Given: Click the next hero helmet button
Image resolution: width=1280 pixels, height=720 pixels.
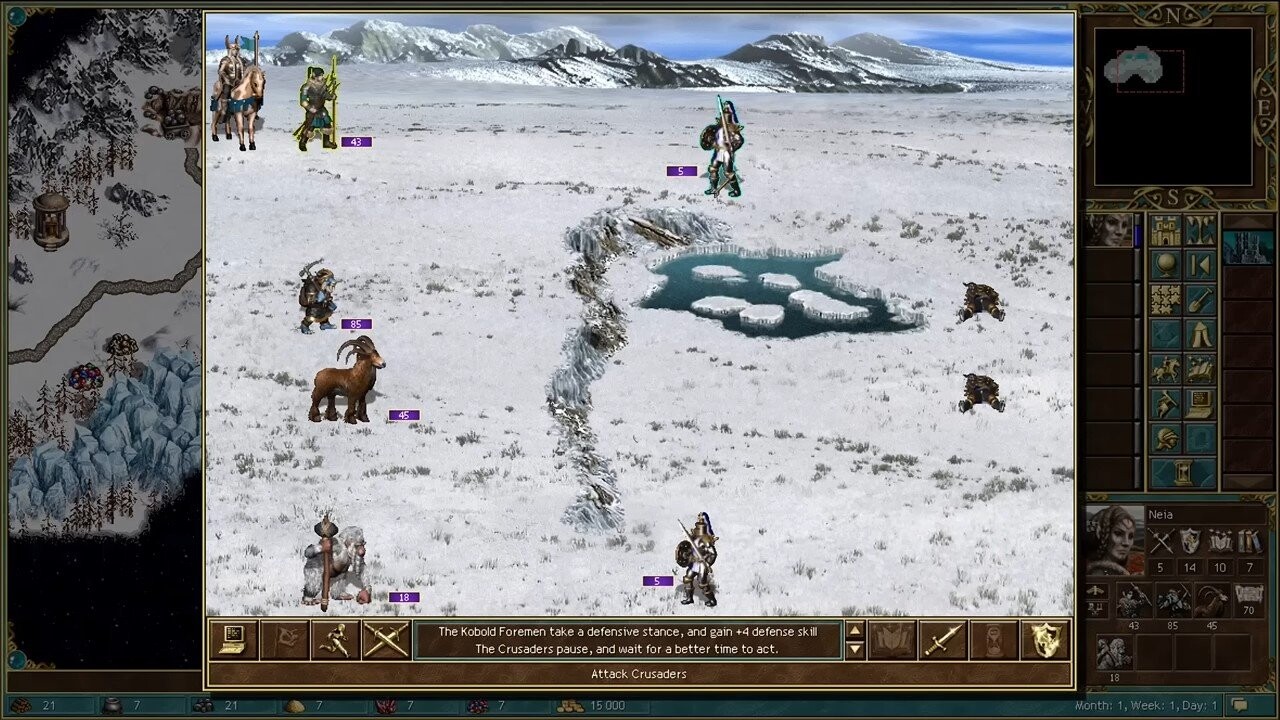Looking at the screenshot, I should tap(1165, 438).
